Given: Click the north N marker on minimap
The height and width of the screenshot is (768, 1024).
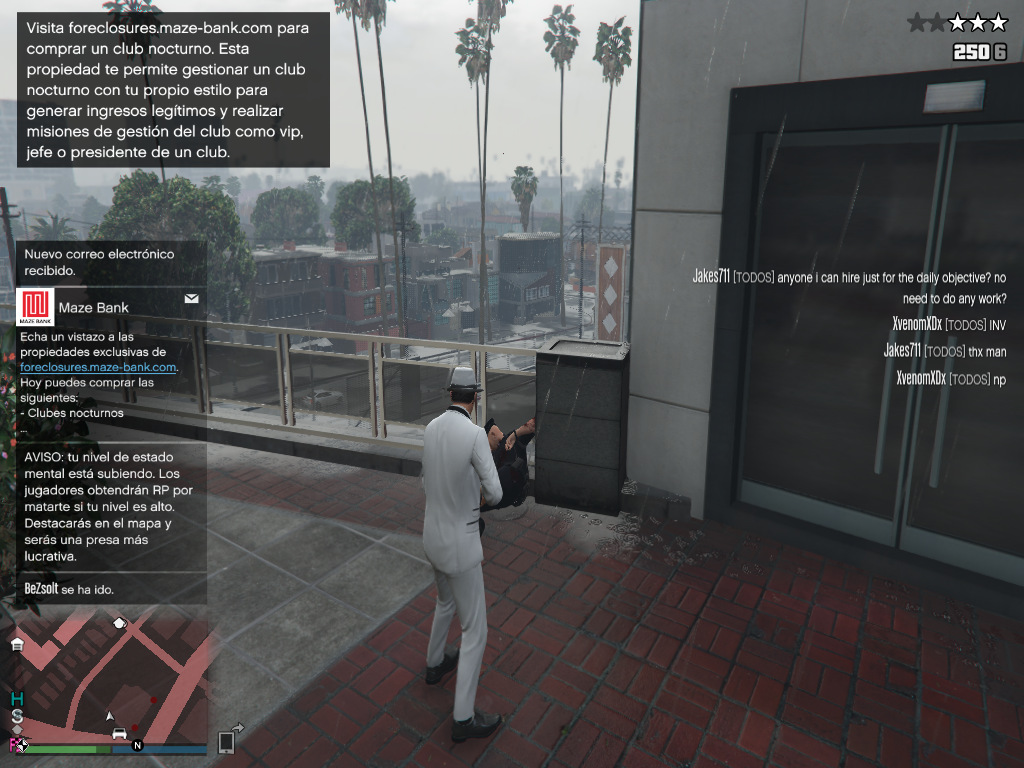Looking at the screenshot, I should point(138,745).
